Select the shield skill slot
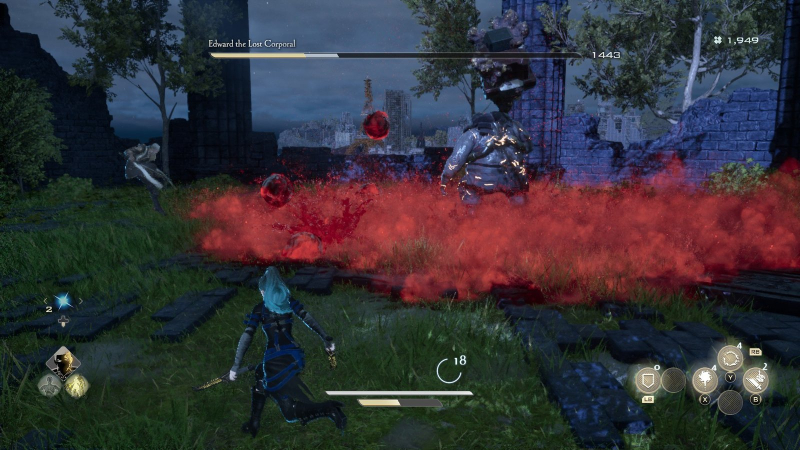 (646, 380)
